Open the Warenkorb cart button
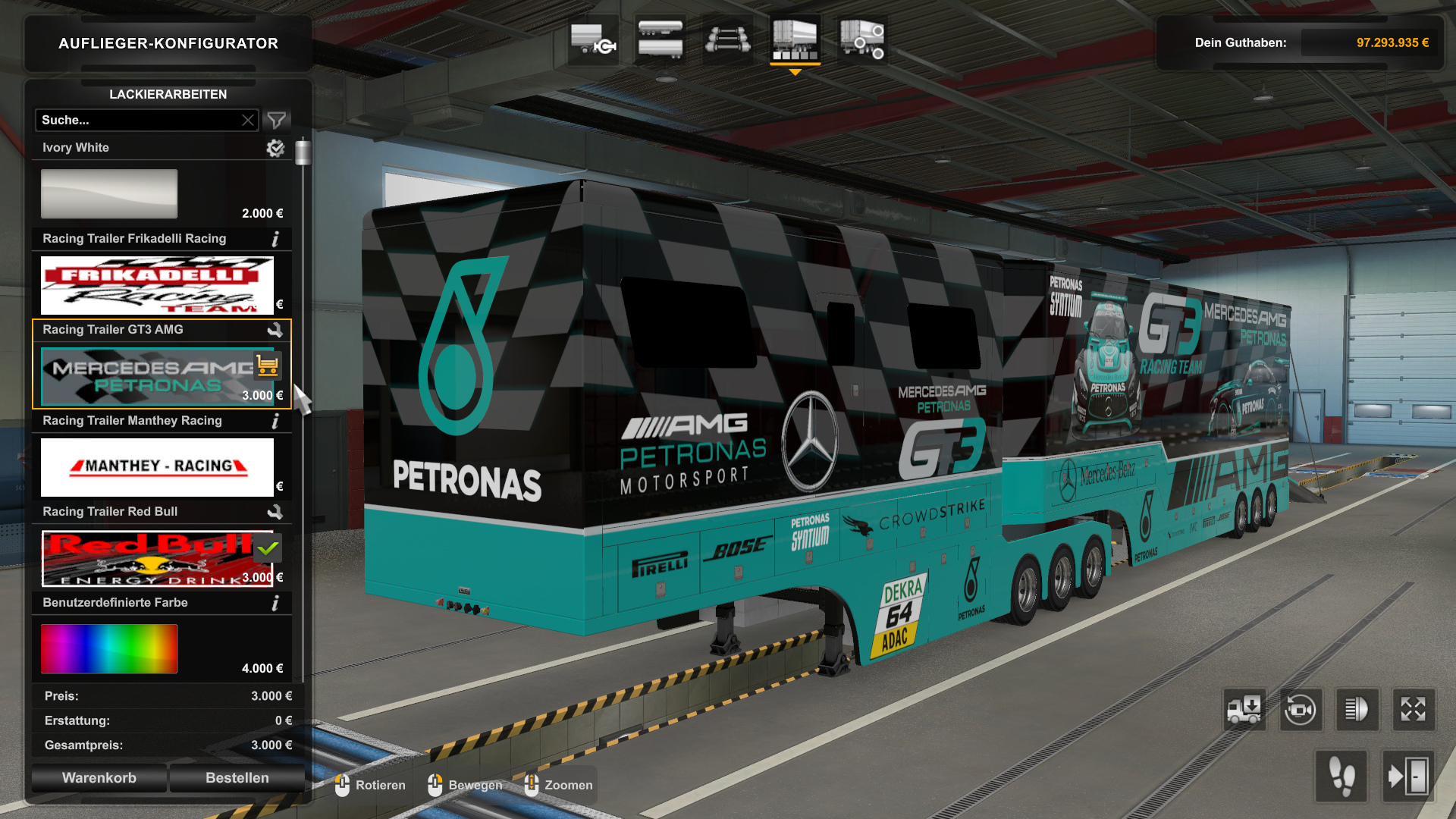Viewport: 1456px width, 819px height. 99,778
